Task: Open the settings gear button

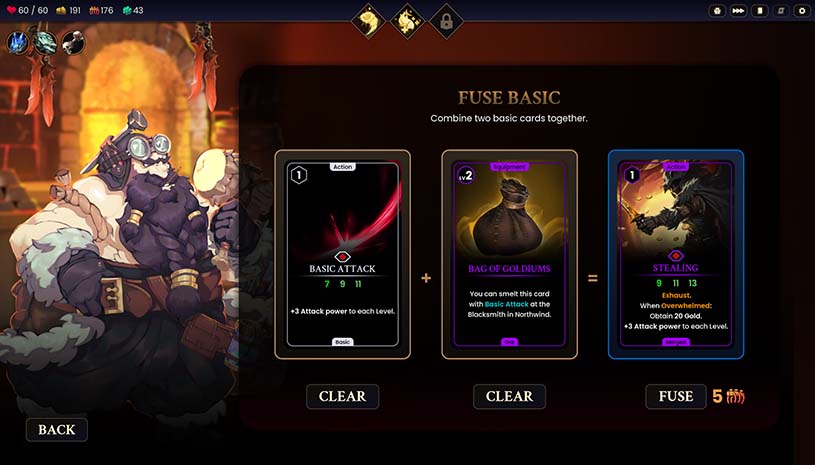Action: tap(800, 11)
